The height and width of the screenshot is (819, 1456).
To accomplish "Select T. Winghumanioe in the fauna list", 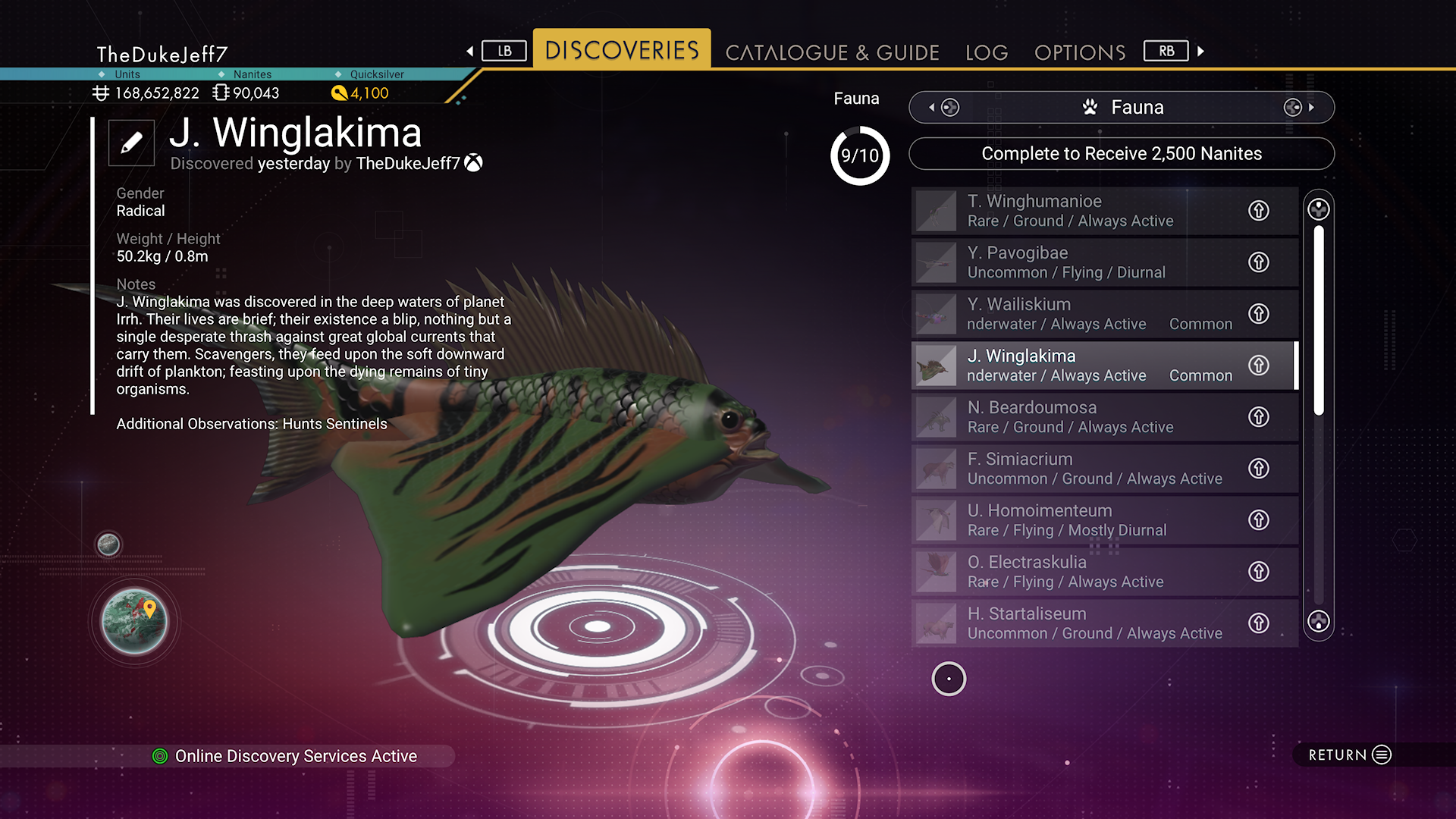I will click(1092, 211).
